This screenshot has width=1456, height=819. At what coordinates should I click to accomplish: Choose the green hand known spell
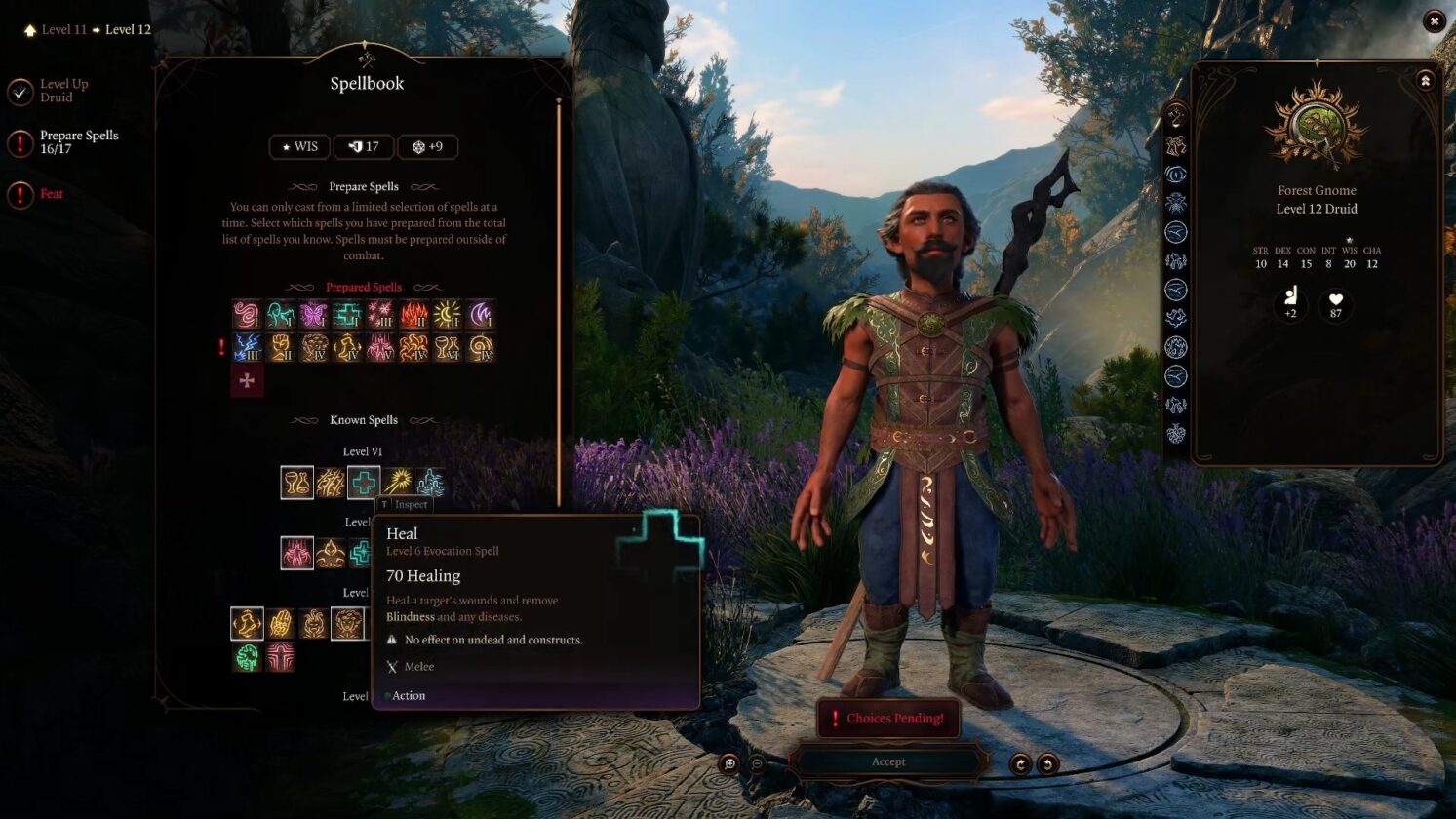[248, 657]
